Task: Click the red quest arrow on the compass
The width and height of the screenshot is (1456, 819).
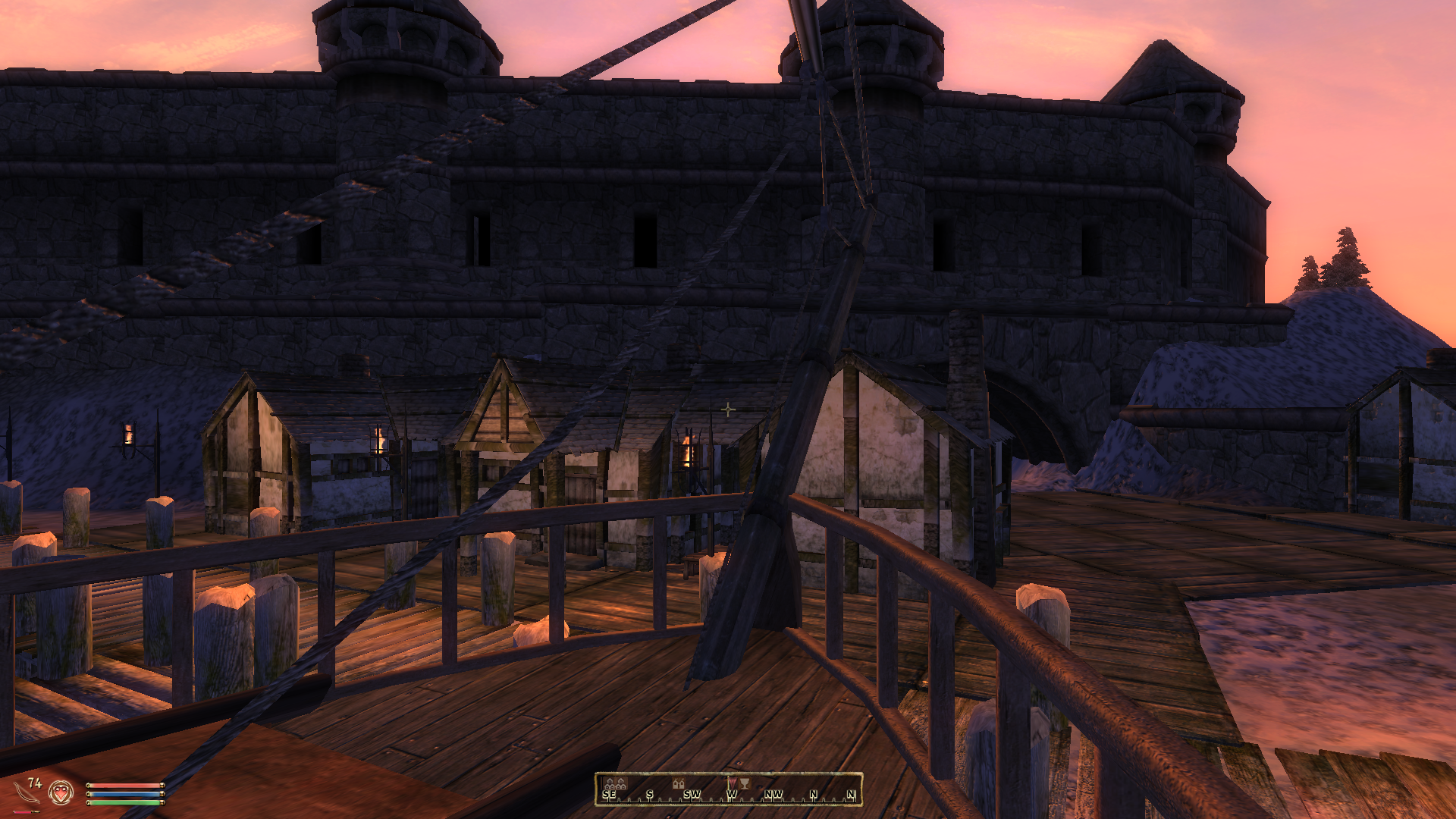Action: pyautogui.click(x=731, y=782)
